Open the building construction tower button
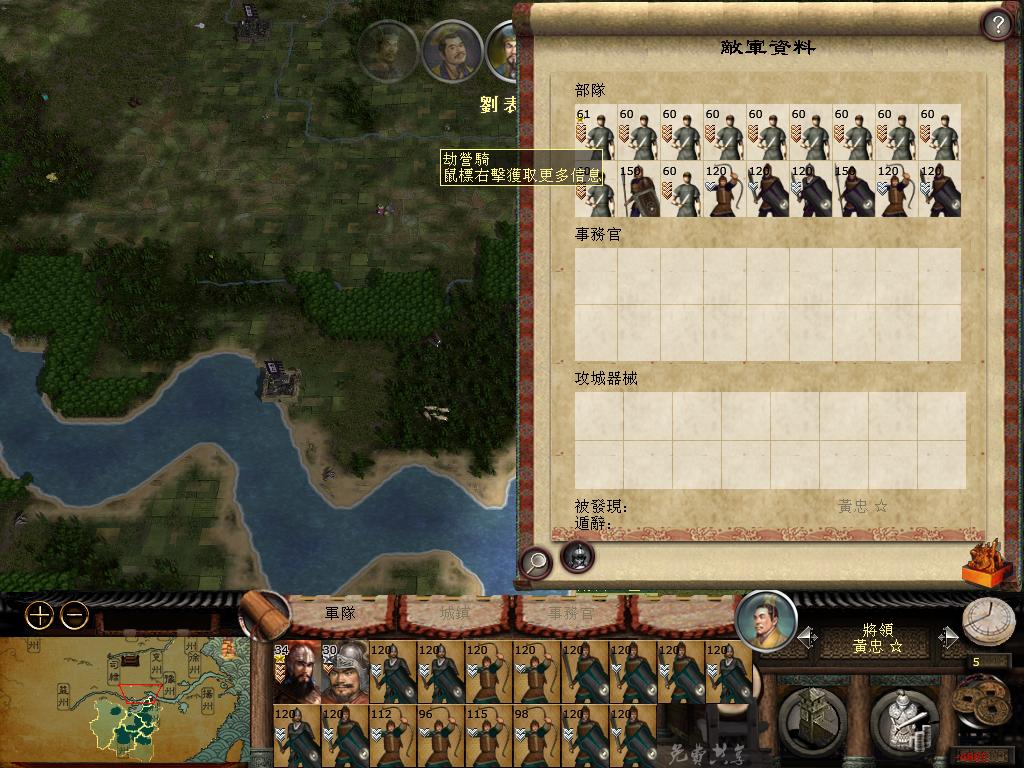This screenshot has width=1024, height=768. [x=811, y=718]
